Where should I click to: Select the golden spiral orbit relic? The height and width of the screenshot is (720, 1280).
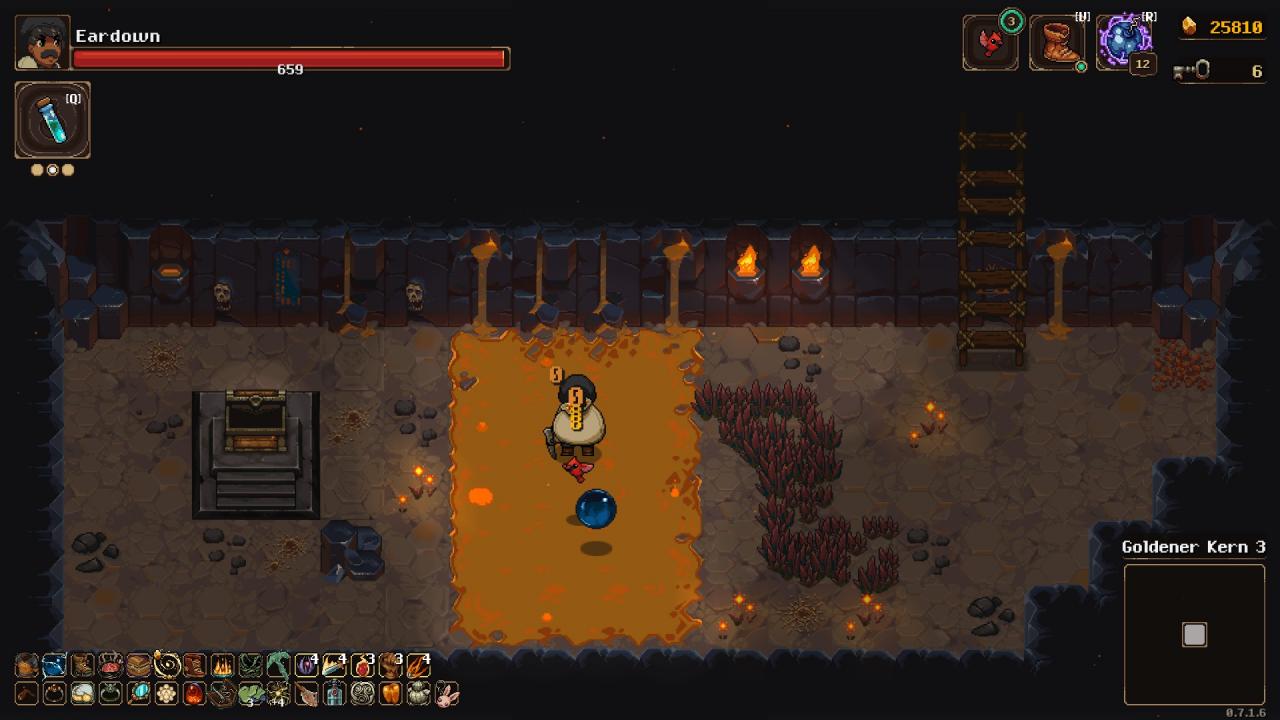(x=166, y=666)
